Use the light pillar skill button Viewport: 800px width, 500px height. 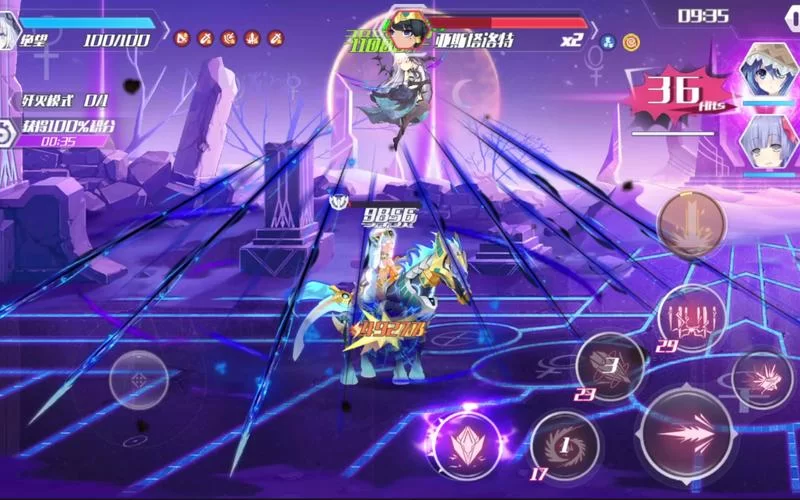pos(690,222)
